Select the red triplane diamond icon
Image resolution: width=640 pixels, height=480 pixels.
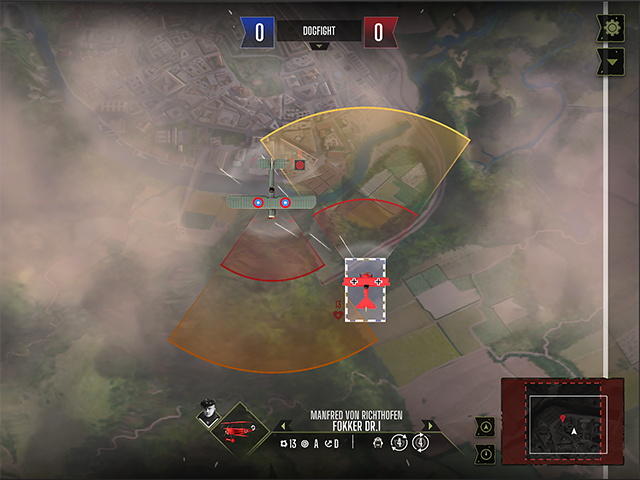(238, 431)
